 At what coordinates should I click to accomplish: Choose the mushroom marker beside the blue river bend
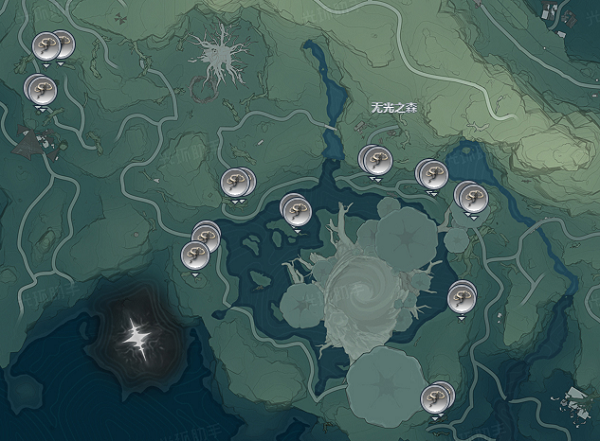point(468,194)
